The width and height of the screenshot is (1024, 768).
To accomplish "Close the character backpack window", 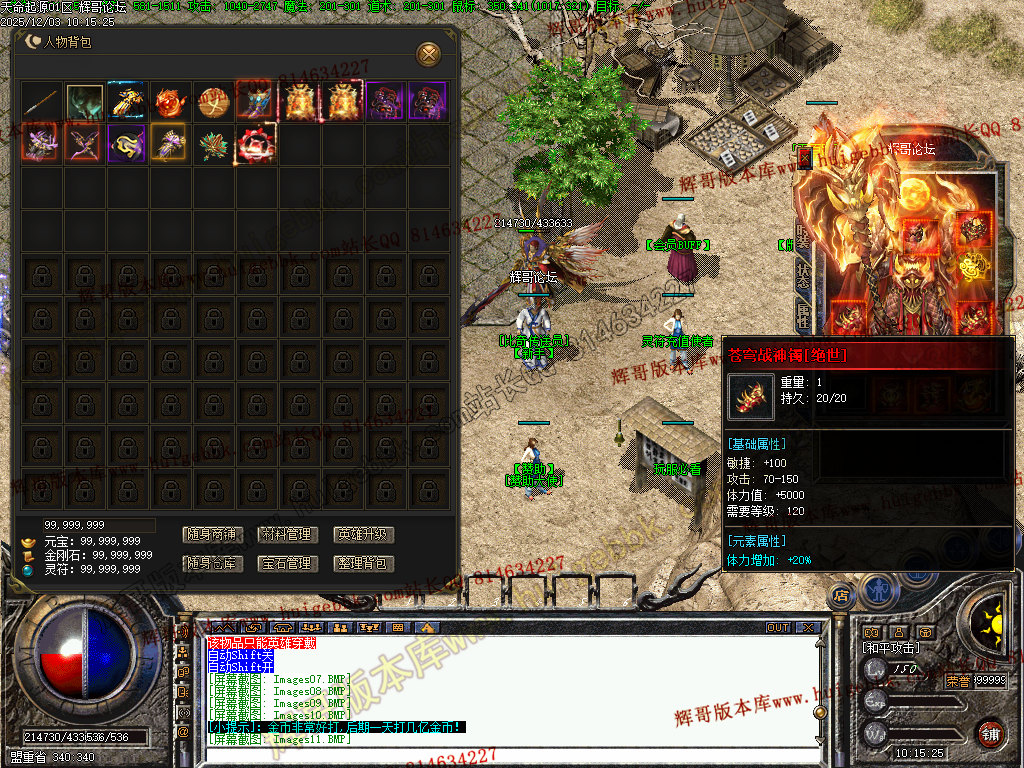I will 428,53.
